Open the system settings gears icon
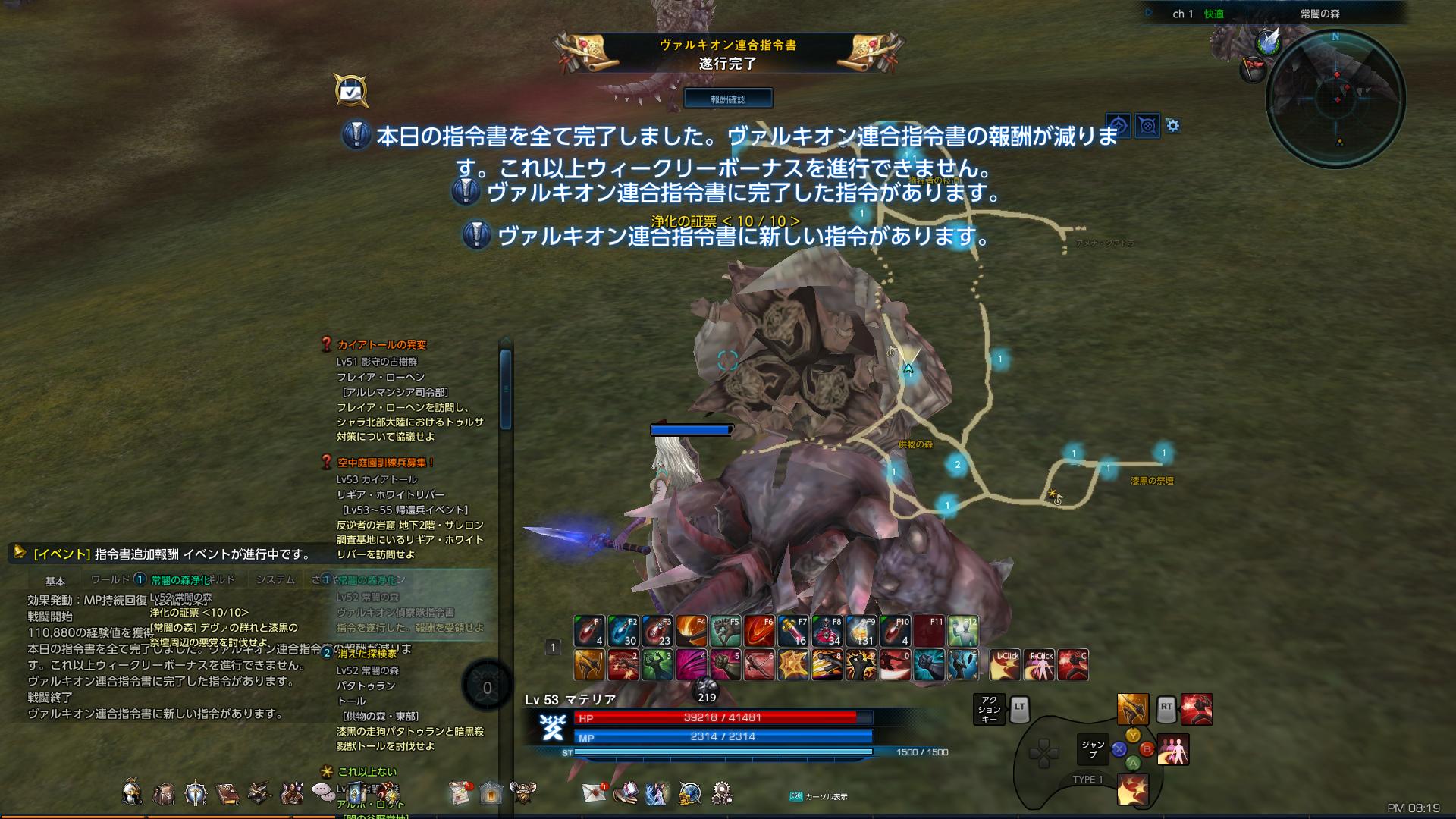 pyautogui.click(x=721, y=792)
